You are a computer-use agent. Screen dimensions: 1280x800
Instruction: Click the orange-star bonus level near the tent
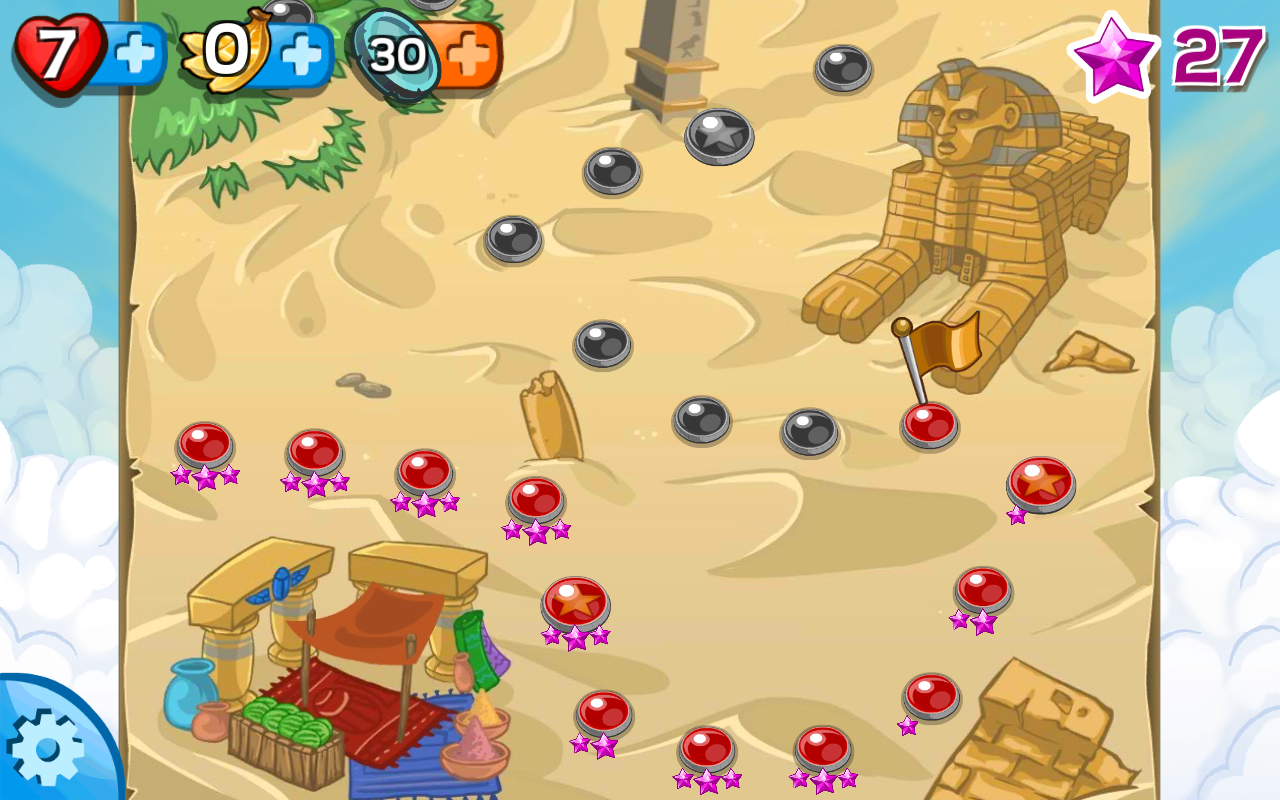click(x=575, y=600)
